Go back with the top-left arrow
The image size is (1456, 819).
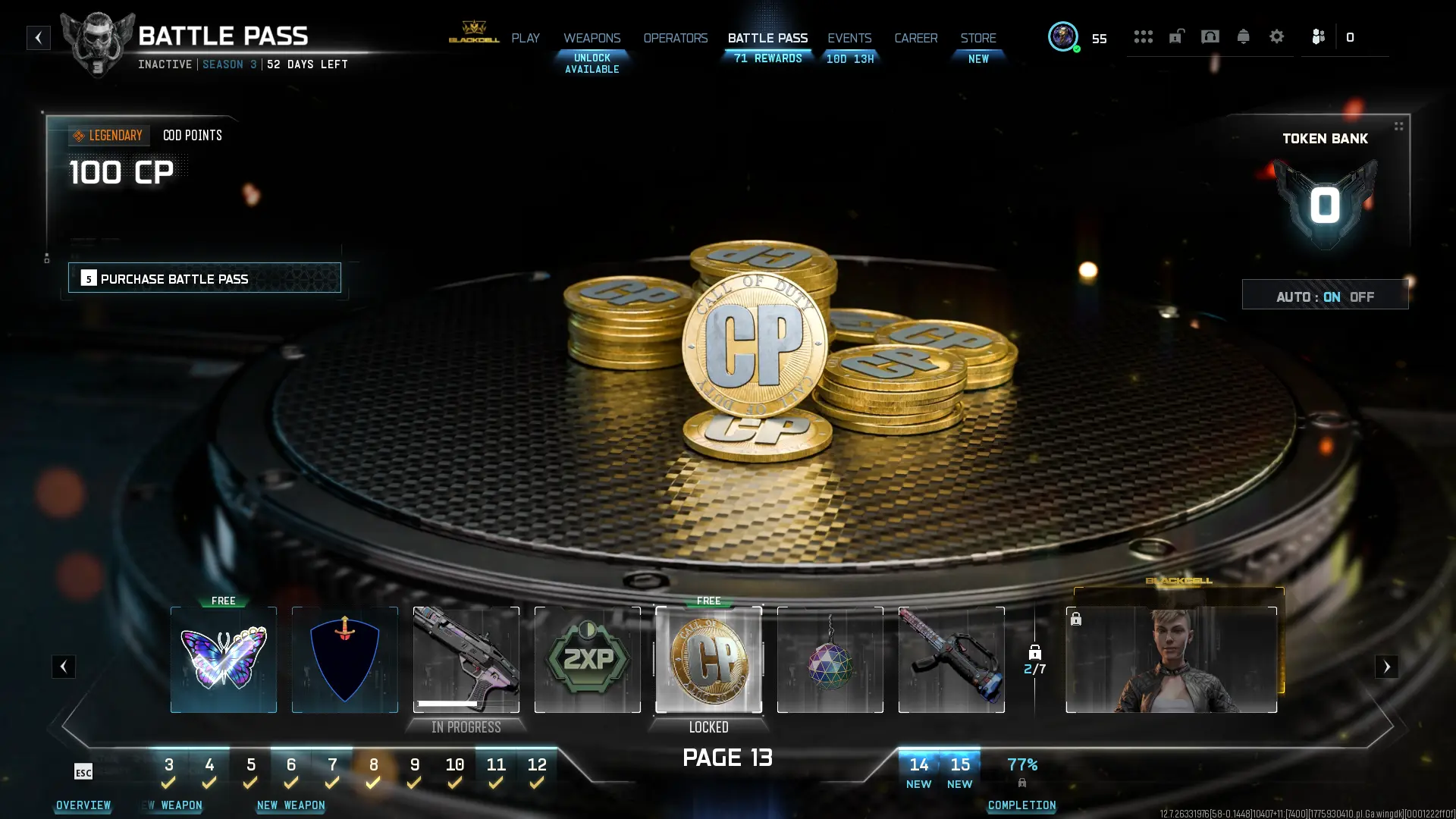pyautogui.click(x=39, y=38)
